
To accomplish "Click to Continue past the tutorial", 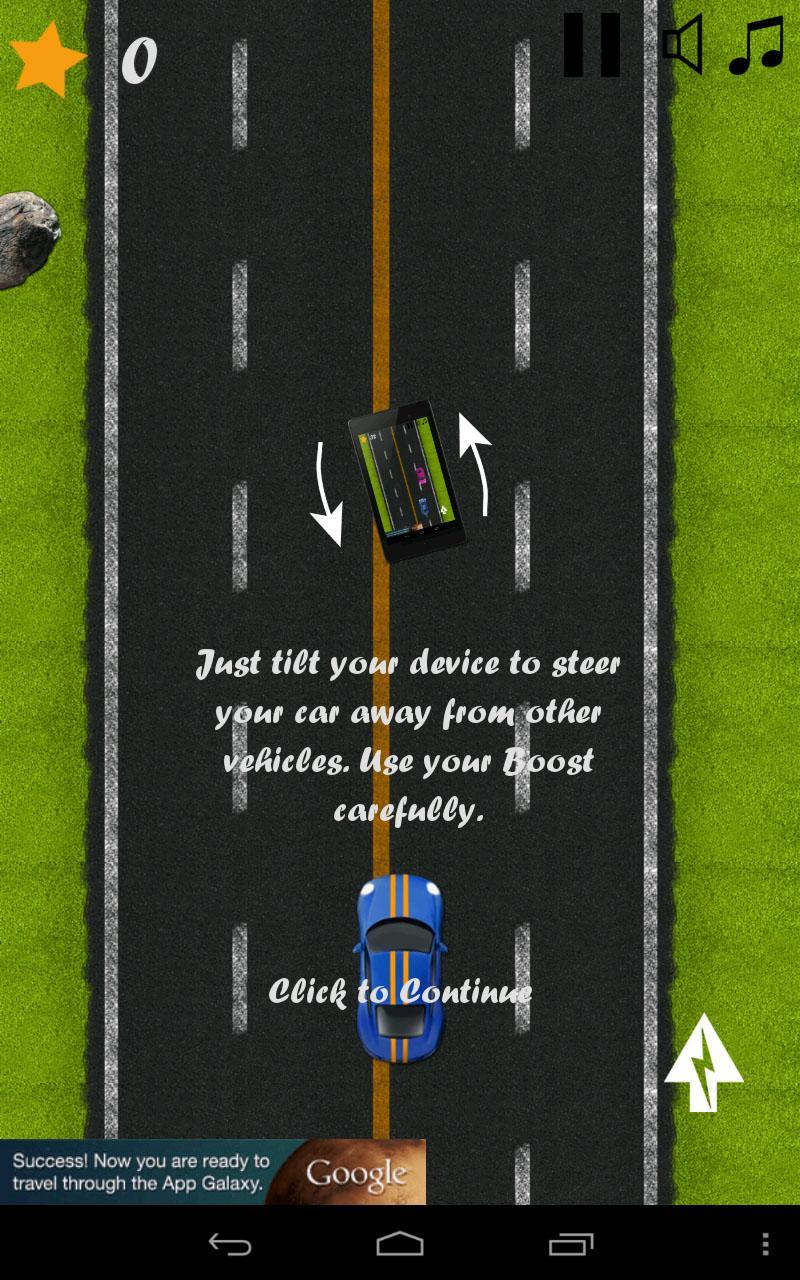I will [400, 991].
